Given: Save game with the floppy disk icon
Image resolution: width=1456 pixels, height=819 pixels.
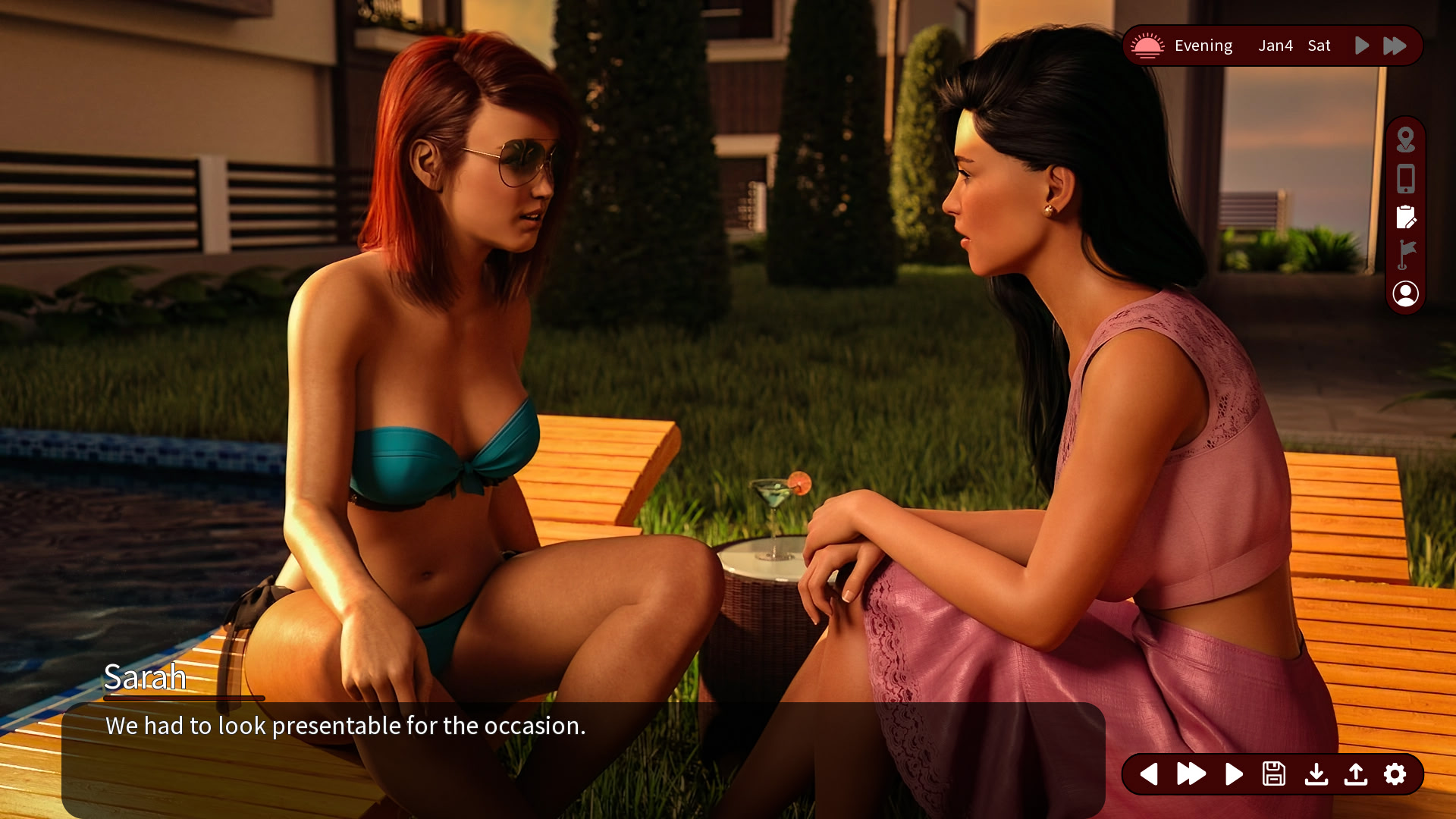Looking at the screenshot, I should pyautogui.click(x=1274, y=774).
